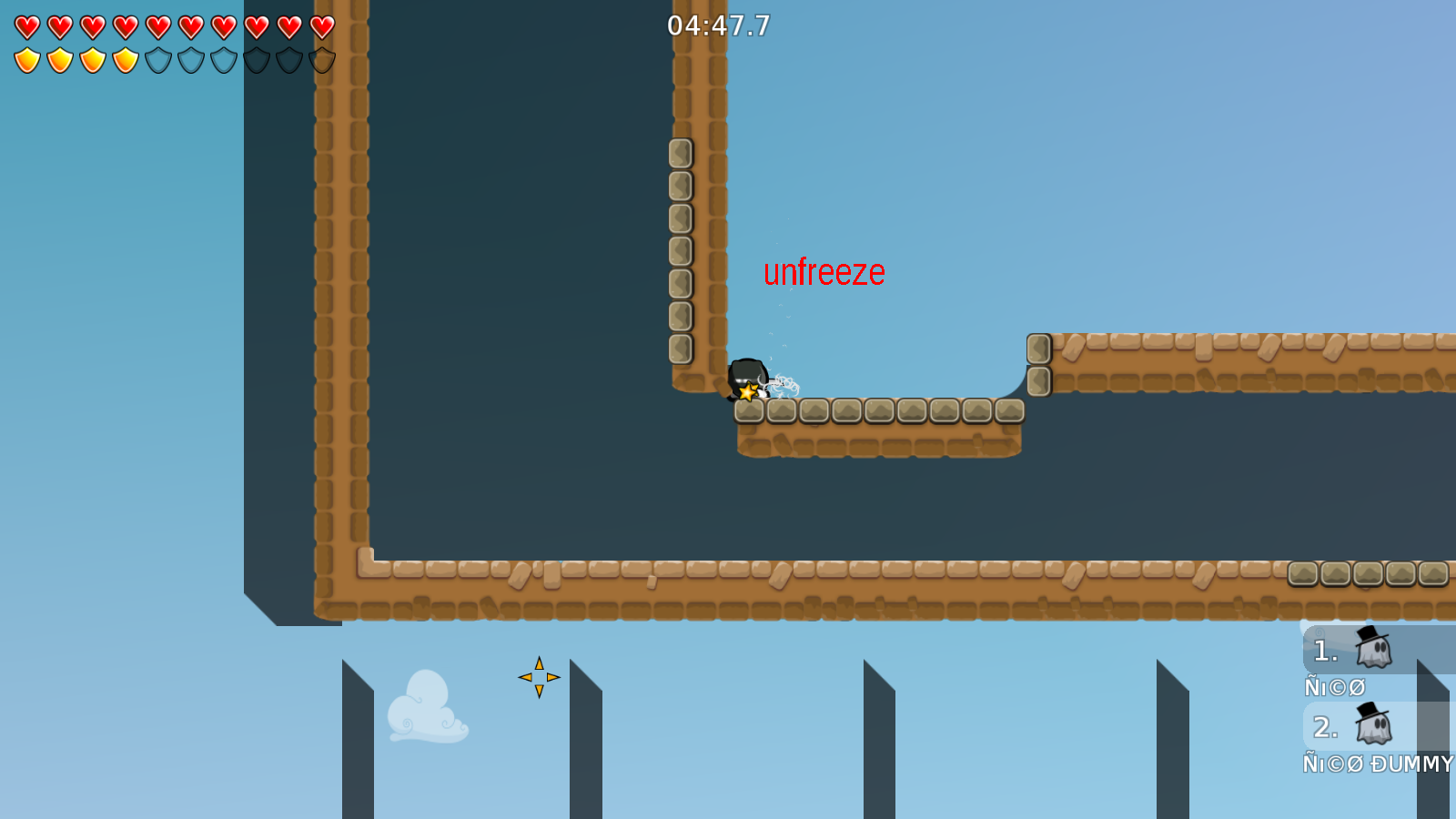
Task: Click the red unfreeze kill message text
Action: [x=824, y=271]
